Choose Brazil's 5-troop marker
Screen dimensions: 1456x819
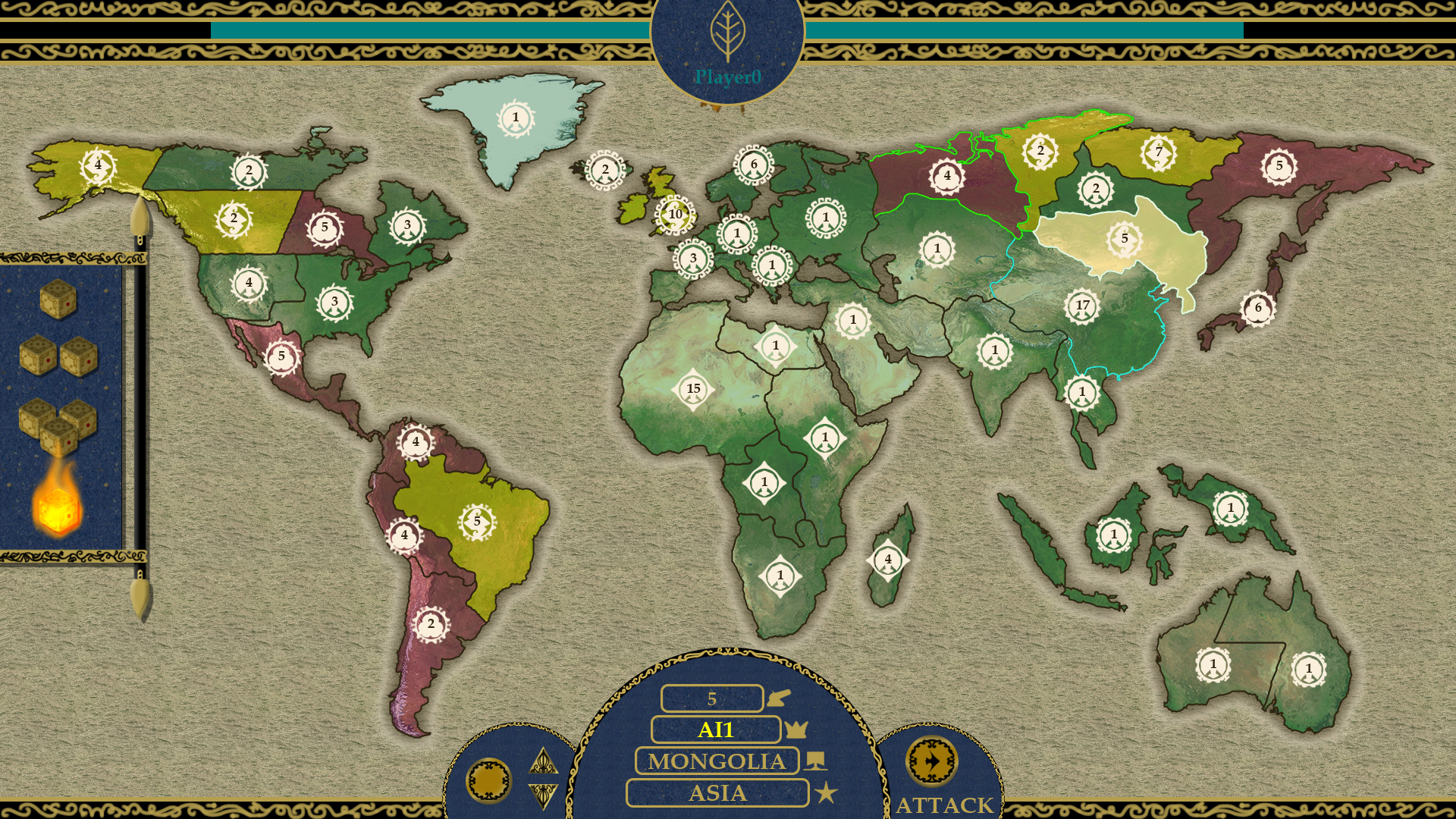477,521
